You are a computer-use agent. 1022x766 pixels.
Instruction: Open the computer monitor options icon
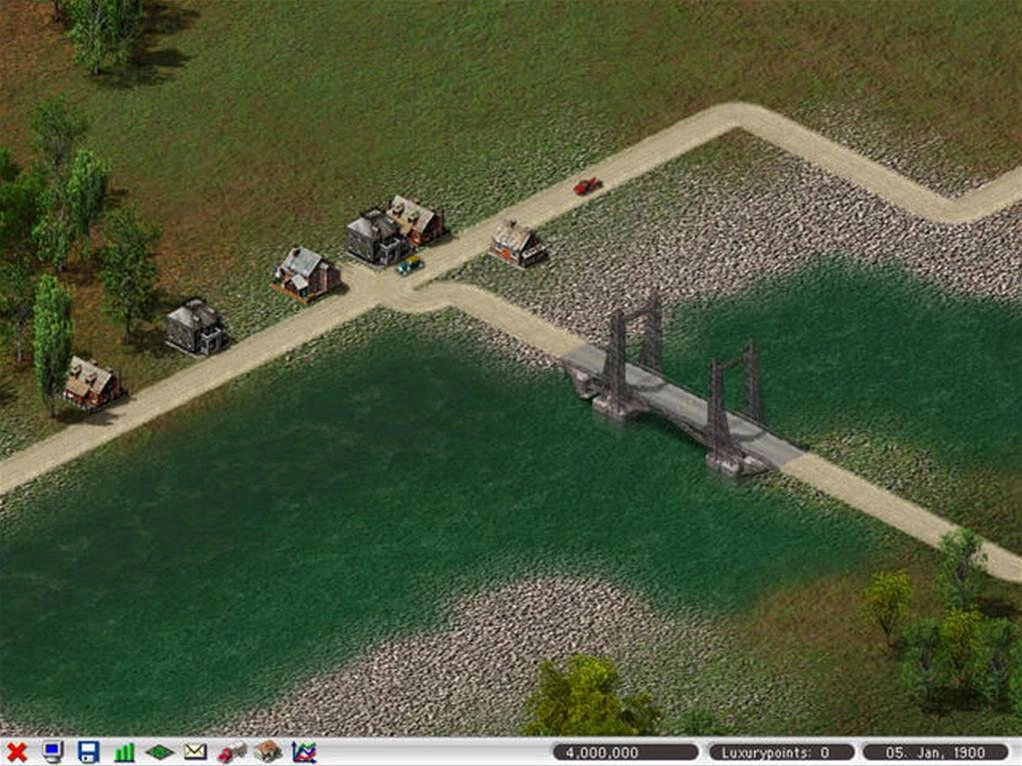click(x=52, y=752)
